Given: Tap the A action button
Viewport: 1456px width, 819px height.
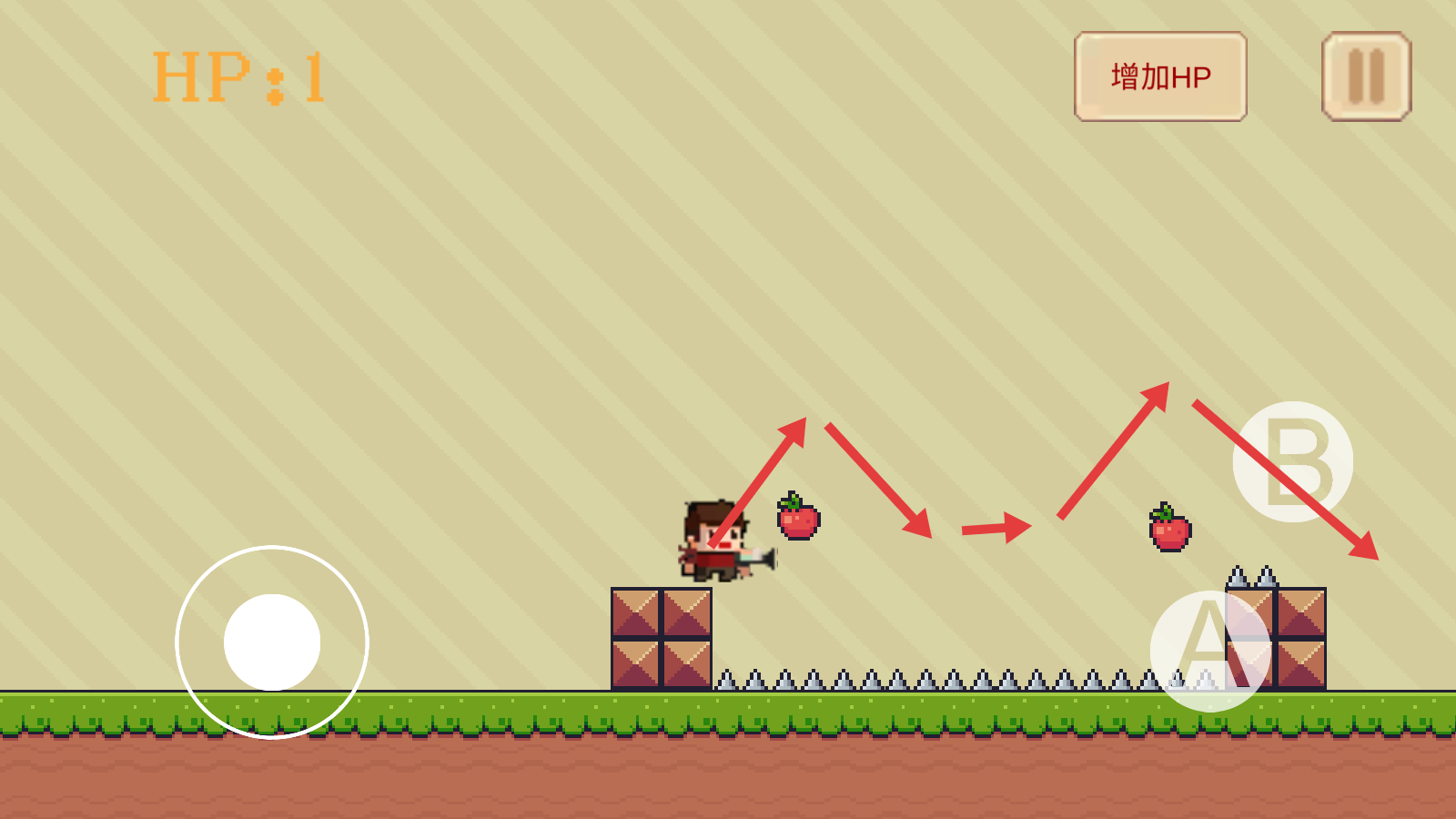Looking at the screenshot, I should point(1209,650).
